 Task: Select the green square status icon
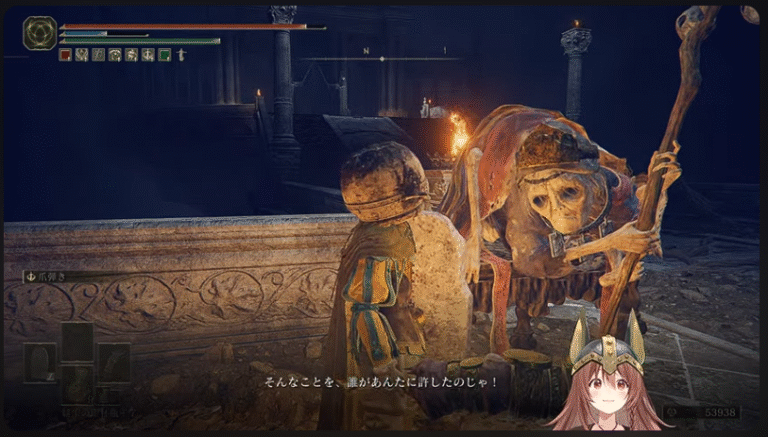(164, 55)
